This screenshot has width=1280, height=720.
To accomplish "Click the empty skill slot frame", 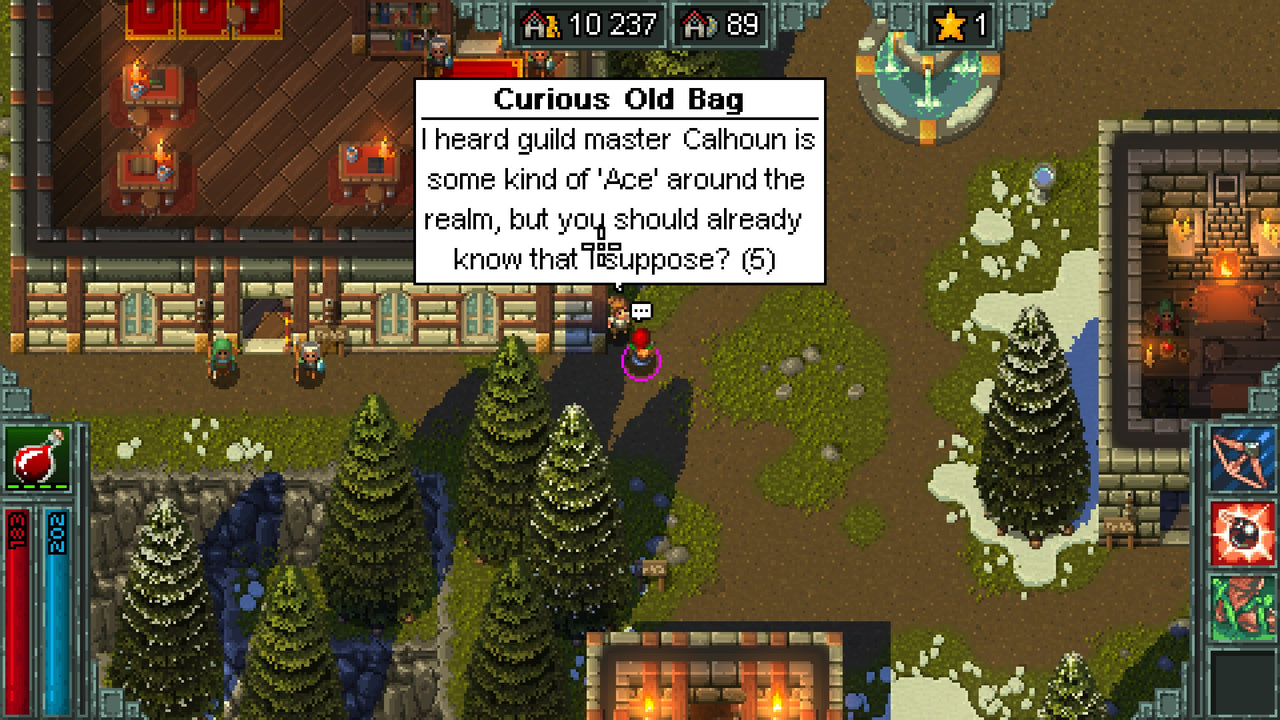I will click(1244, 680).
